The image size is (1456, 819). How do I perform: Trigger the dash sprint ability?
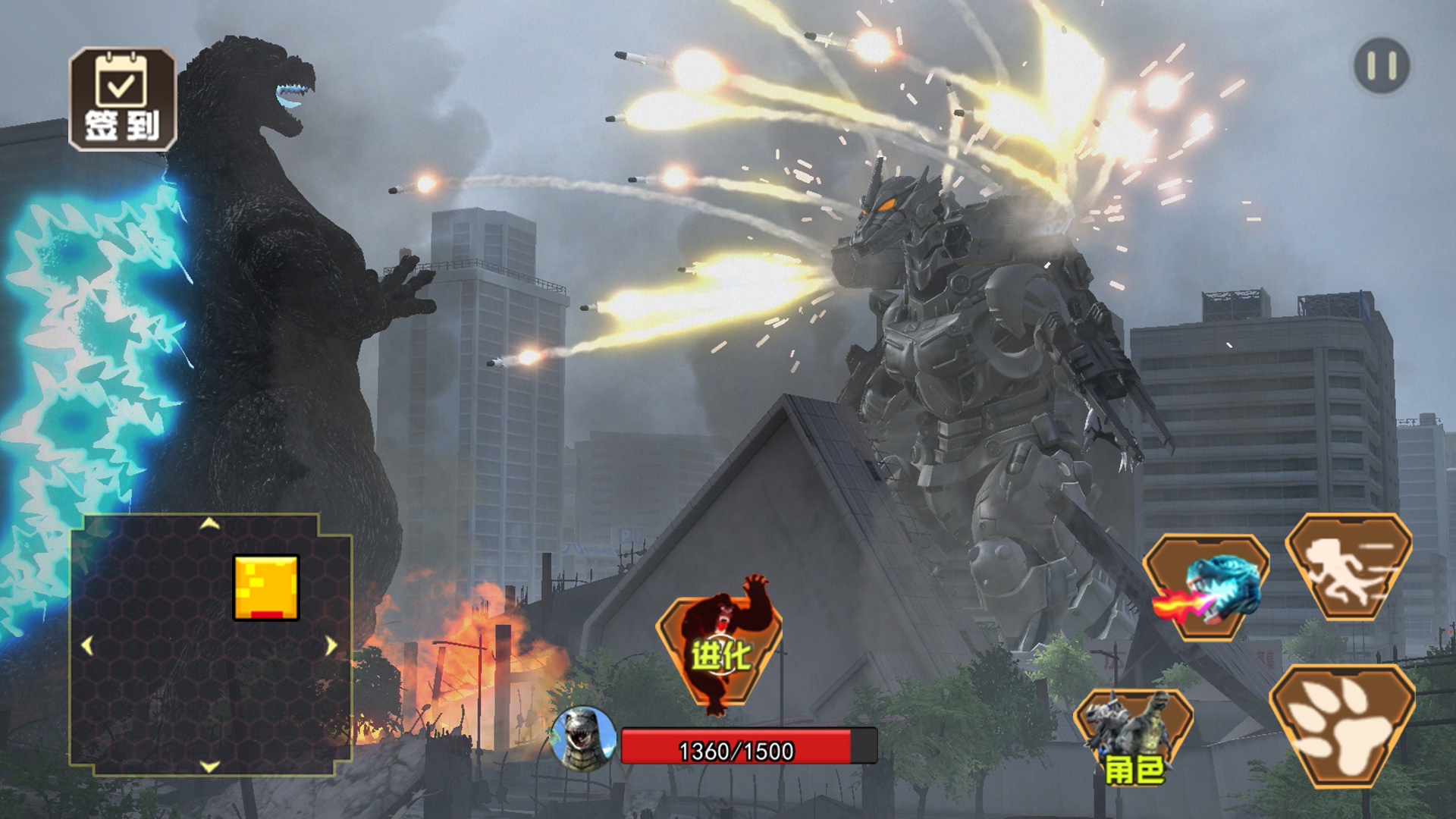(x=1348, y=567)
